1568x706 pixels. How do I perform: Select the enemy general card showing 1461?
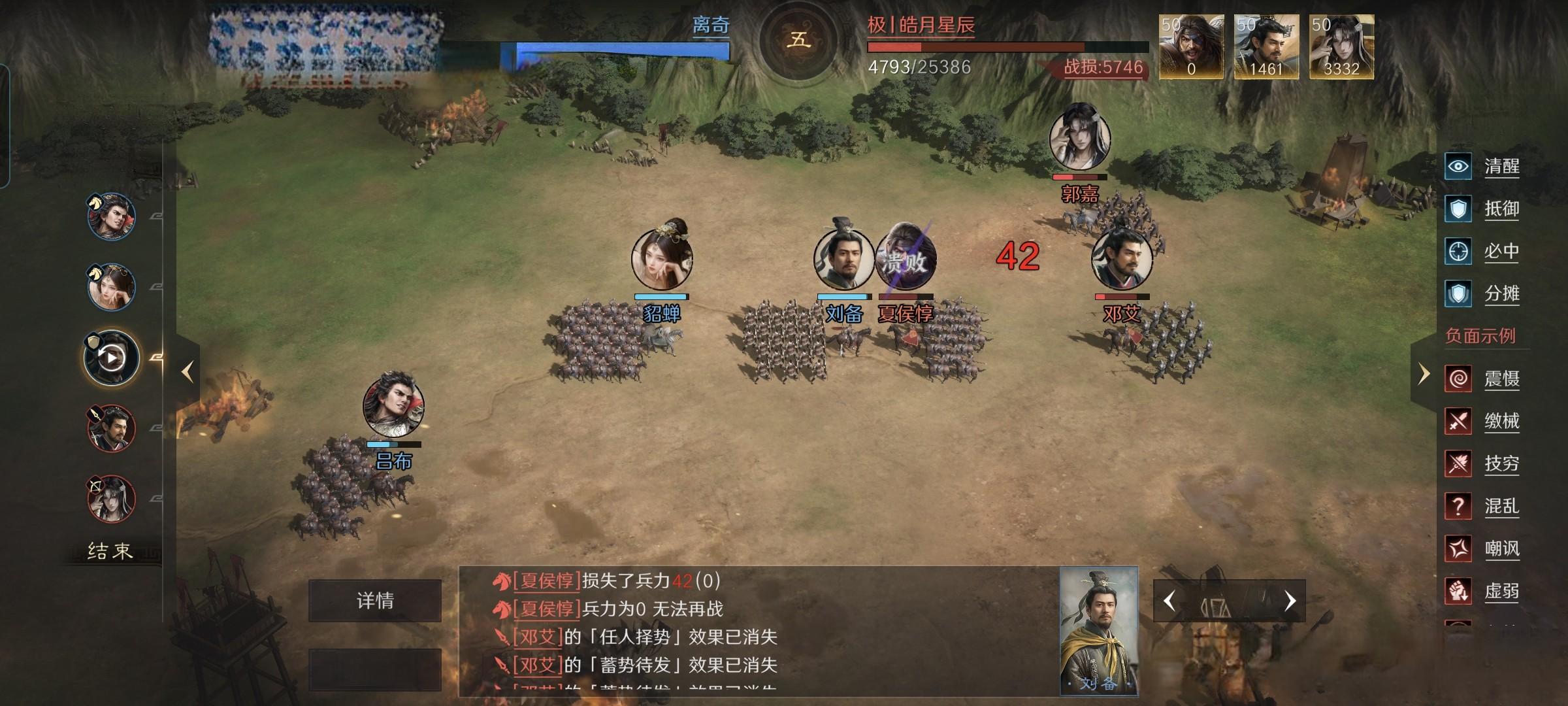tap(1266, 47)
